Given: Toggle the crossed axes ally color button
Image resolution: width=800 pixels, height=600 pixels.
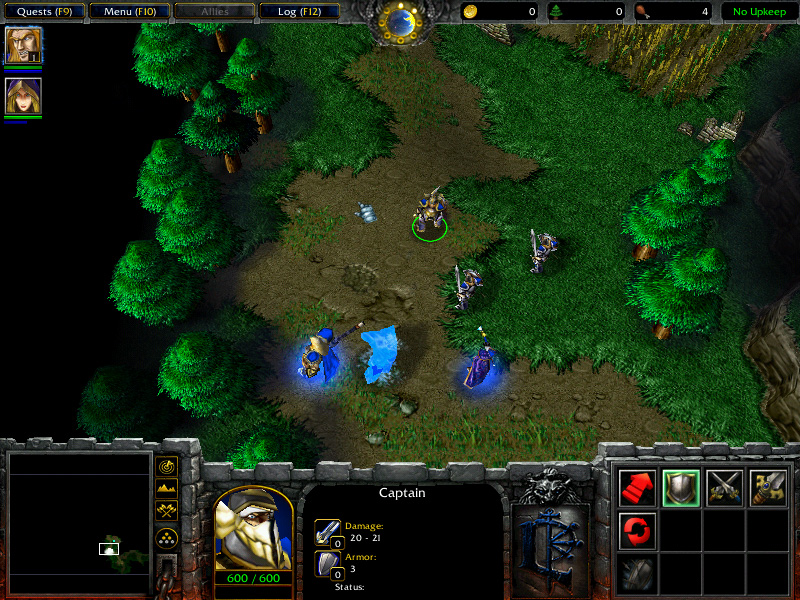Looking at the screenshot, I should (167, 512).
